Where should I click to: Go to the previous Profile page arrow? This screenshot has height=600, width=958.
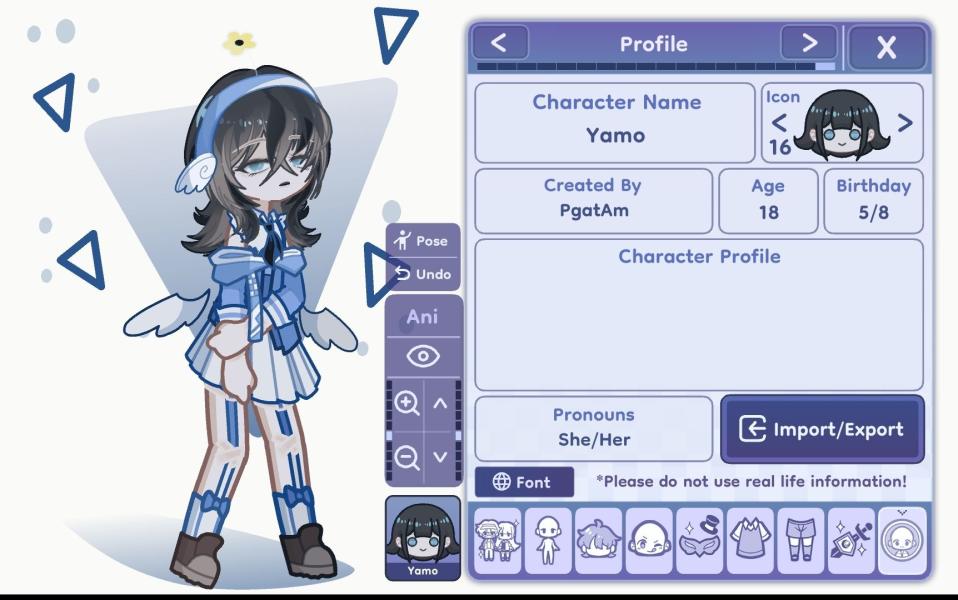tap(500, 43)
